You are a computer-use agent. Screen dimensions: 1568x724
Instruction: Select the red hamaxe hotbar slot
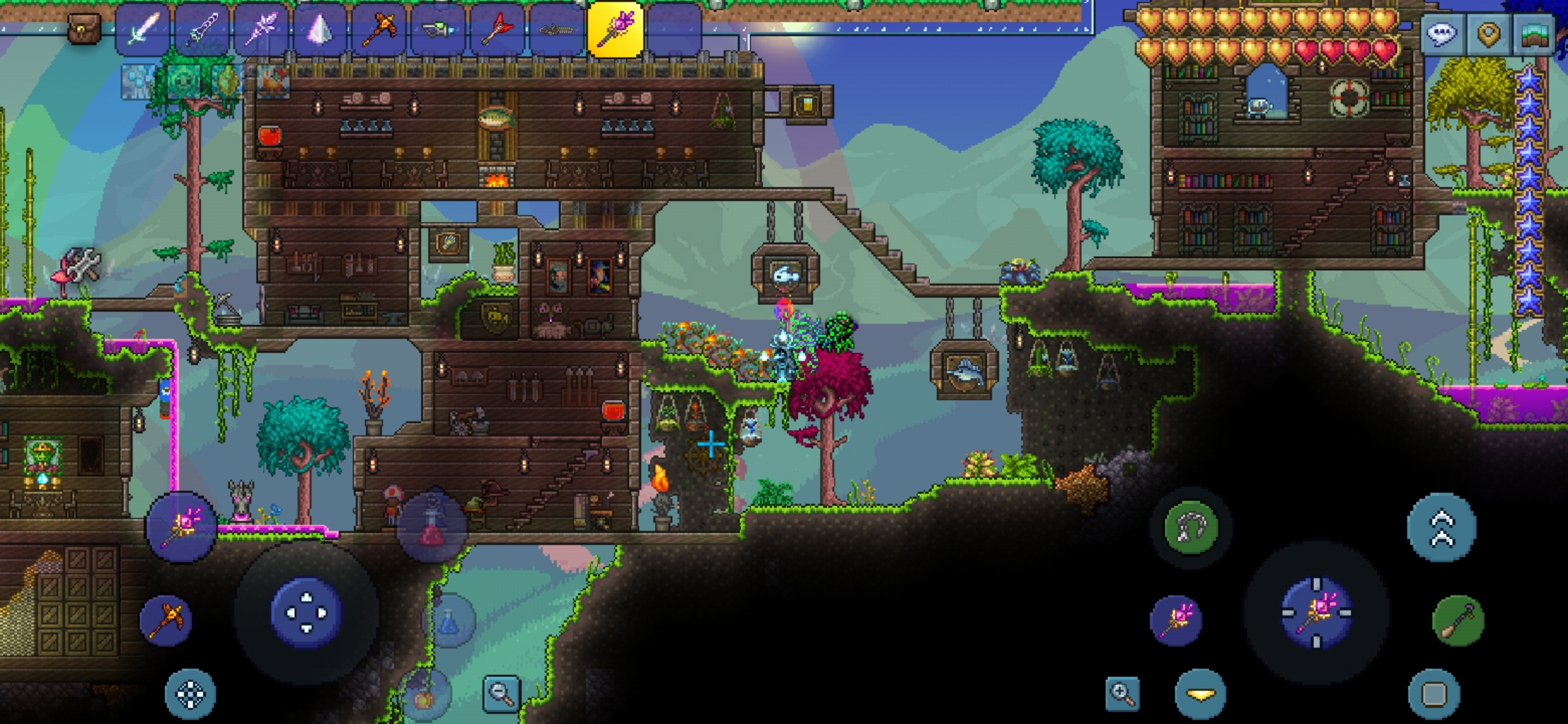(x=497, y=29)
